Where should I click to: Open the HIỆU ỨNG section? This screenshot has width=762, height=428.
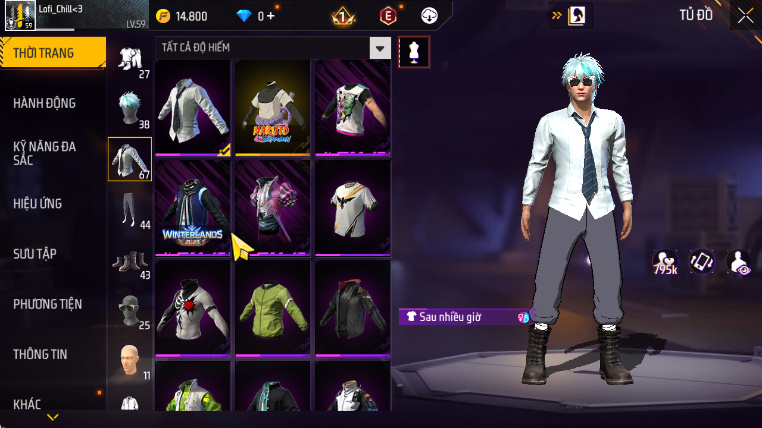38,203
